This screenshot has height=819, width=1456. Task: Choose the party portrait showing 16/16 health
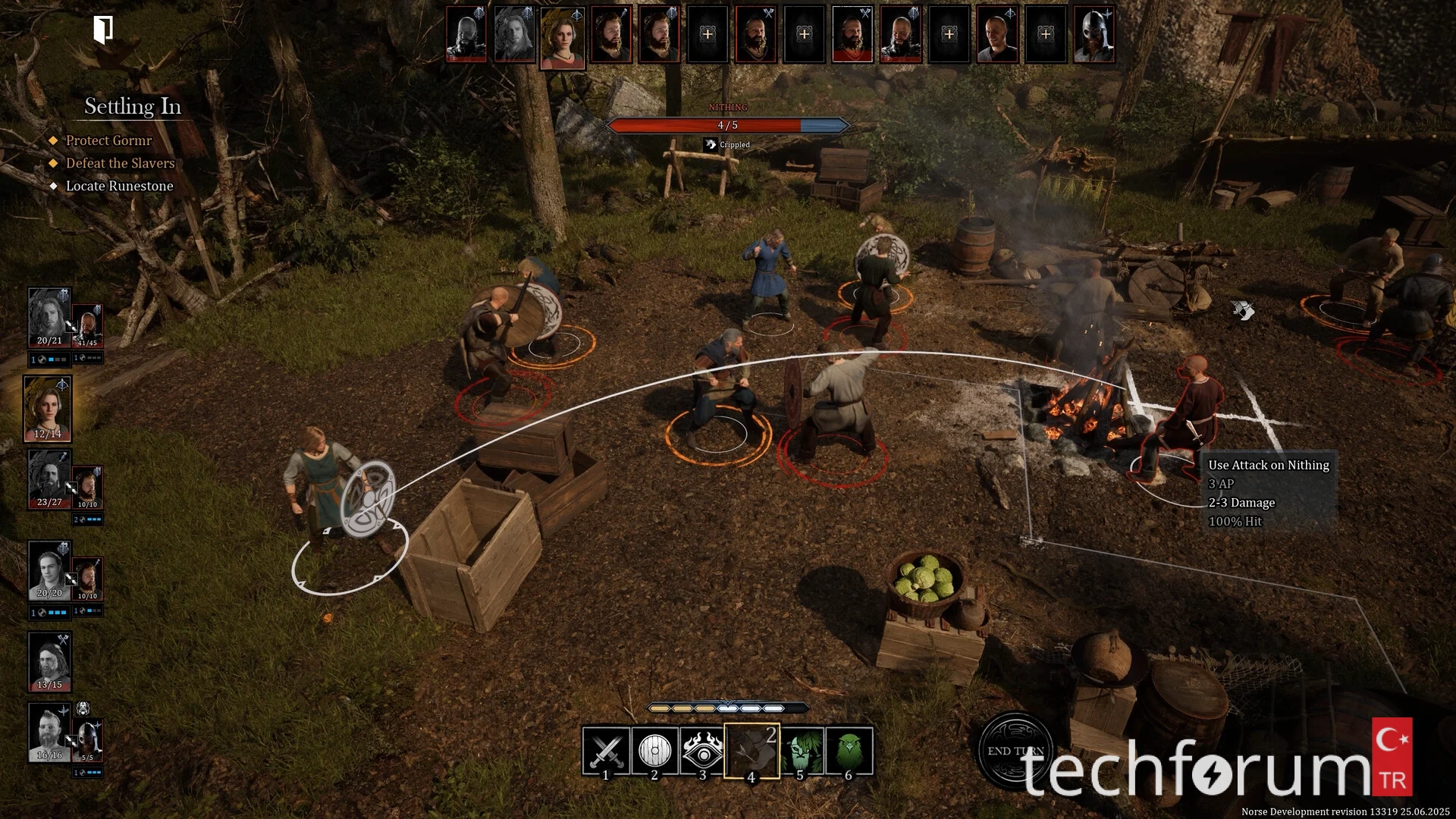pos(49,732)
